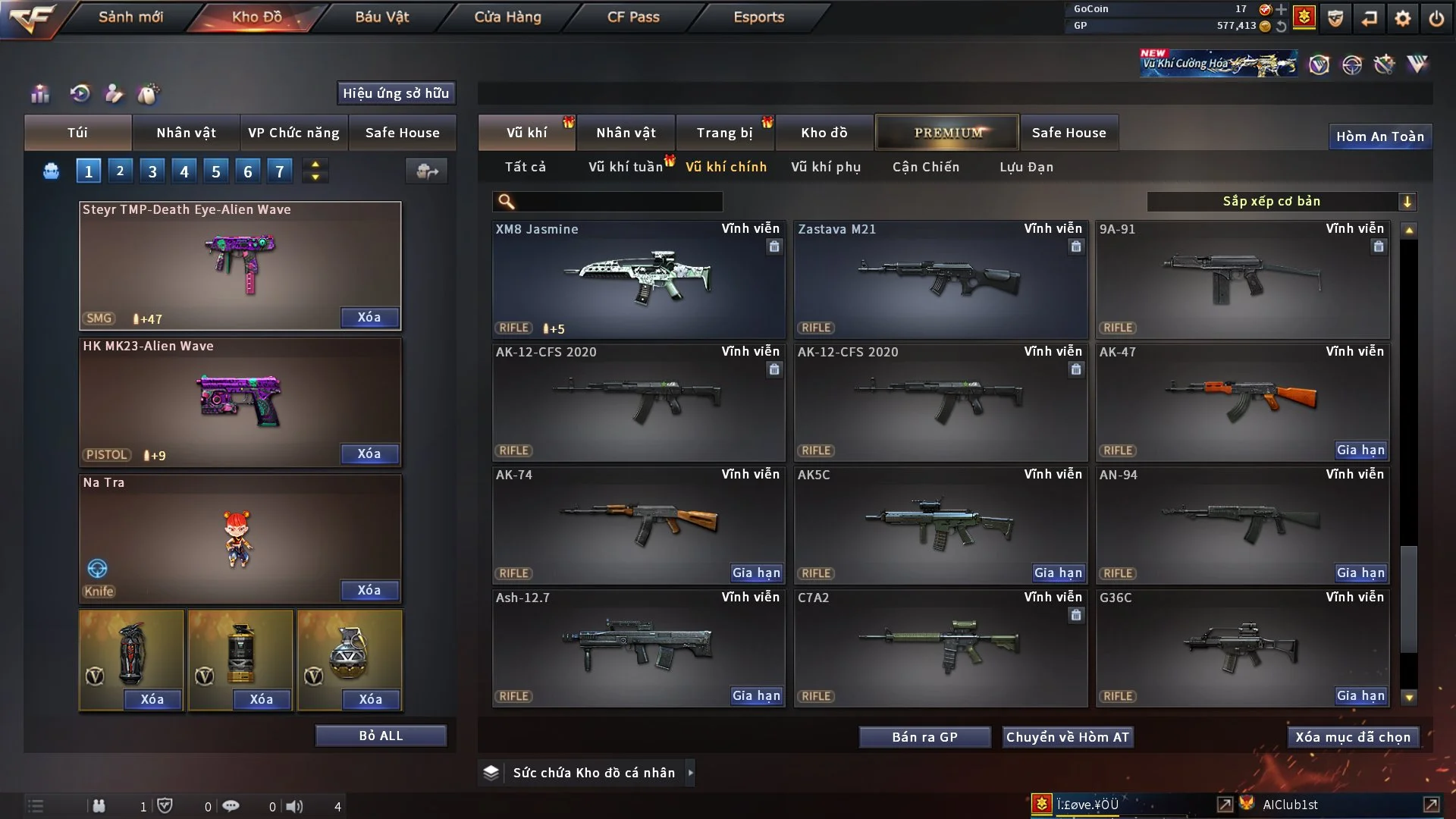
Task: Delete chosen items via Xóa mục đã chọn
Action: 1352,737
